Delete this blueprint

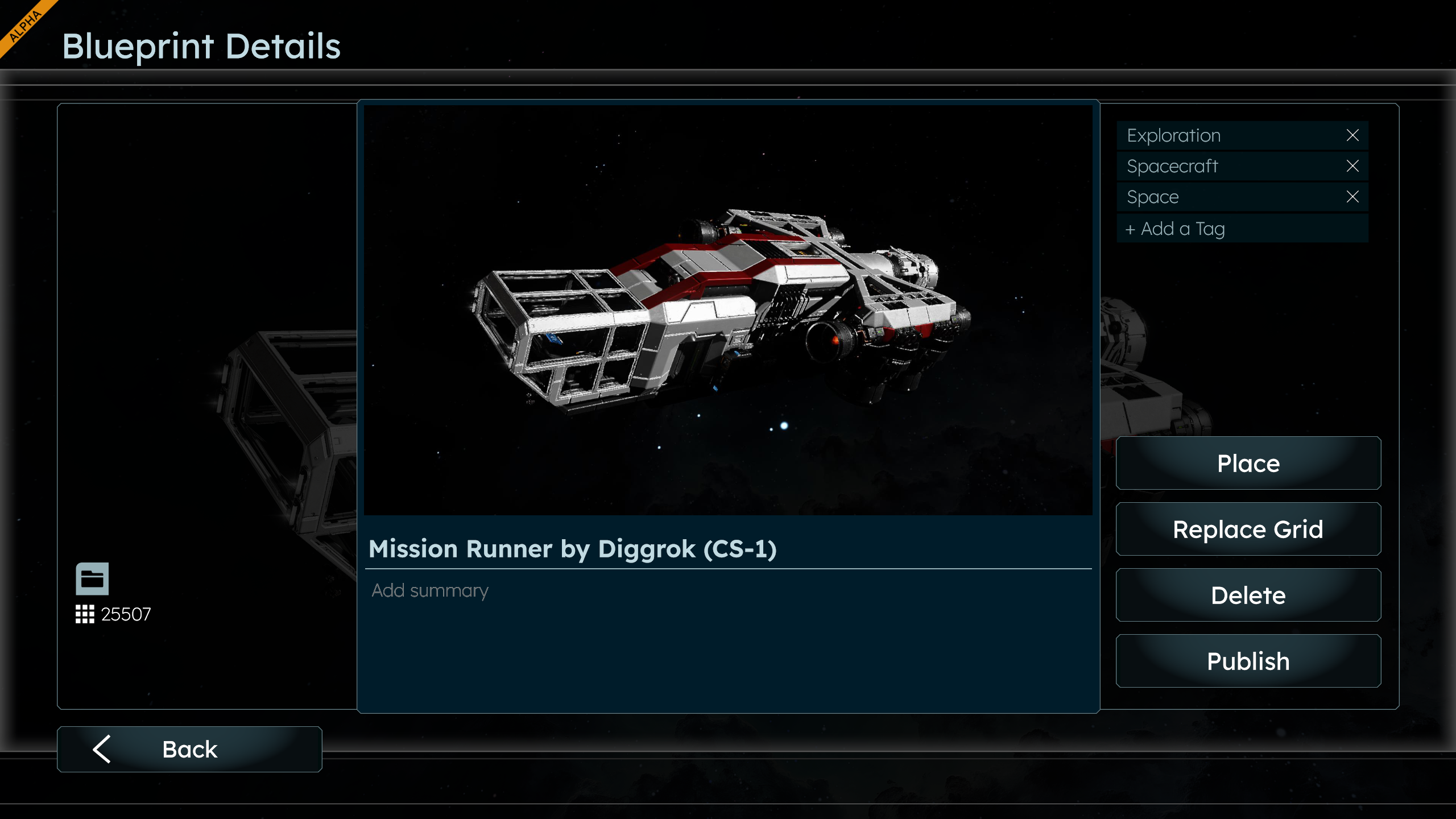[1248, 595]
